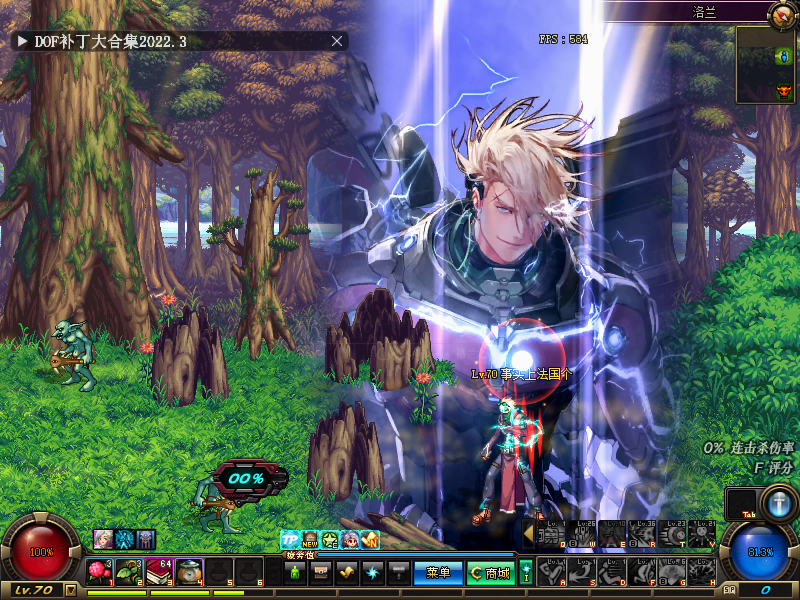Viewport: 800px width, 600px height.
Task: Use the red berry item in slot 1
Action: pyautogui.click(x=100, y=572)
